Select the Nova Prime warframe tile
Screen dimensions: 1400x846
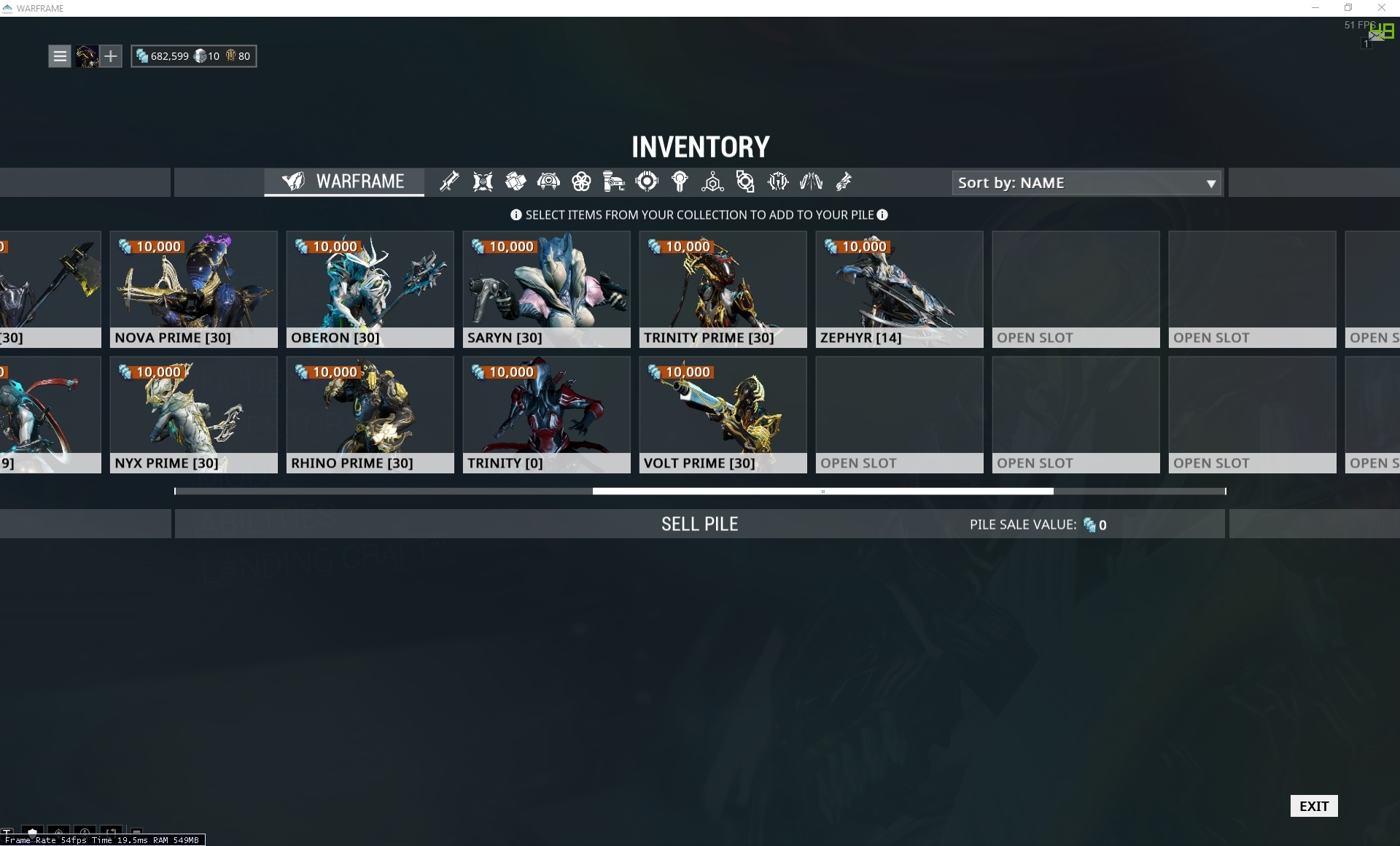point(193,289)
